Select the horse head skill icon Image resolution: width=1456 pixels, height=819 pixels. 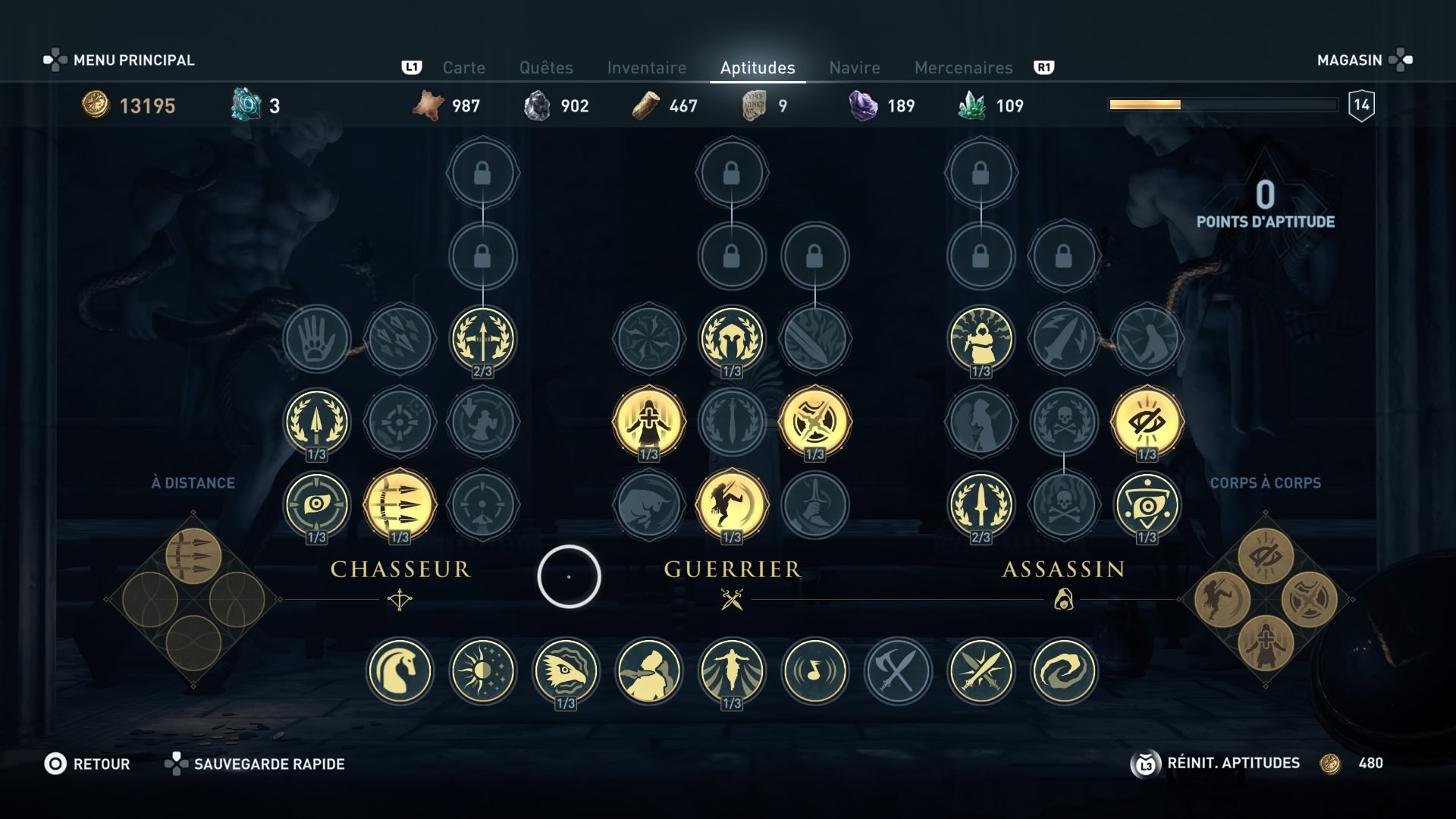click(400, 671)
